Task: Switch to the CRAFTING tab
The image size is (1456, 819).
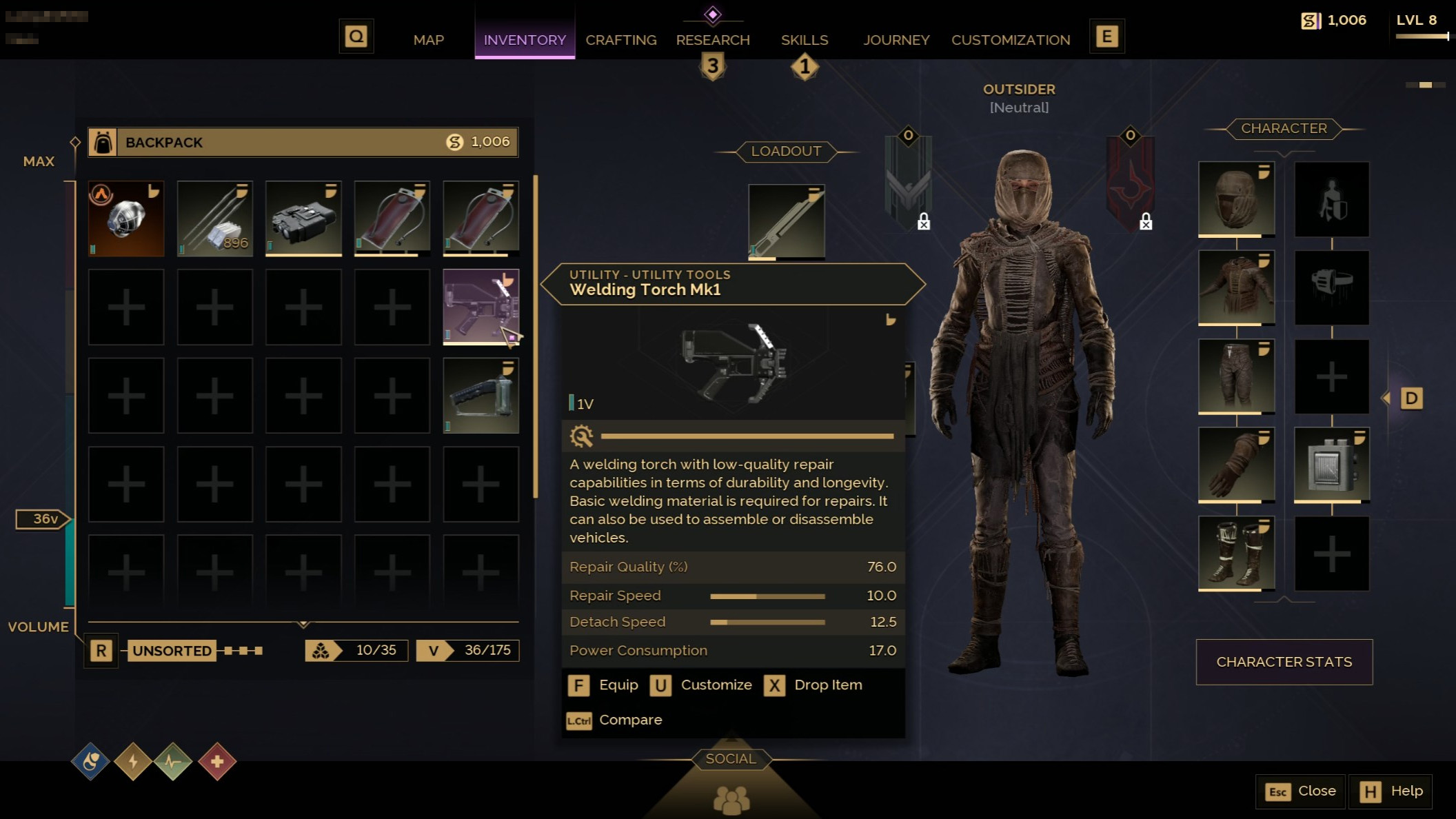Action: [620, 40]
